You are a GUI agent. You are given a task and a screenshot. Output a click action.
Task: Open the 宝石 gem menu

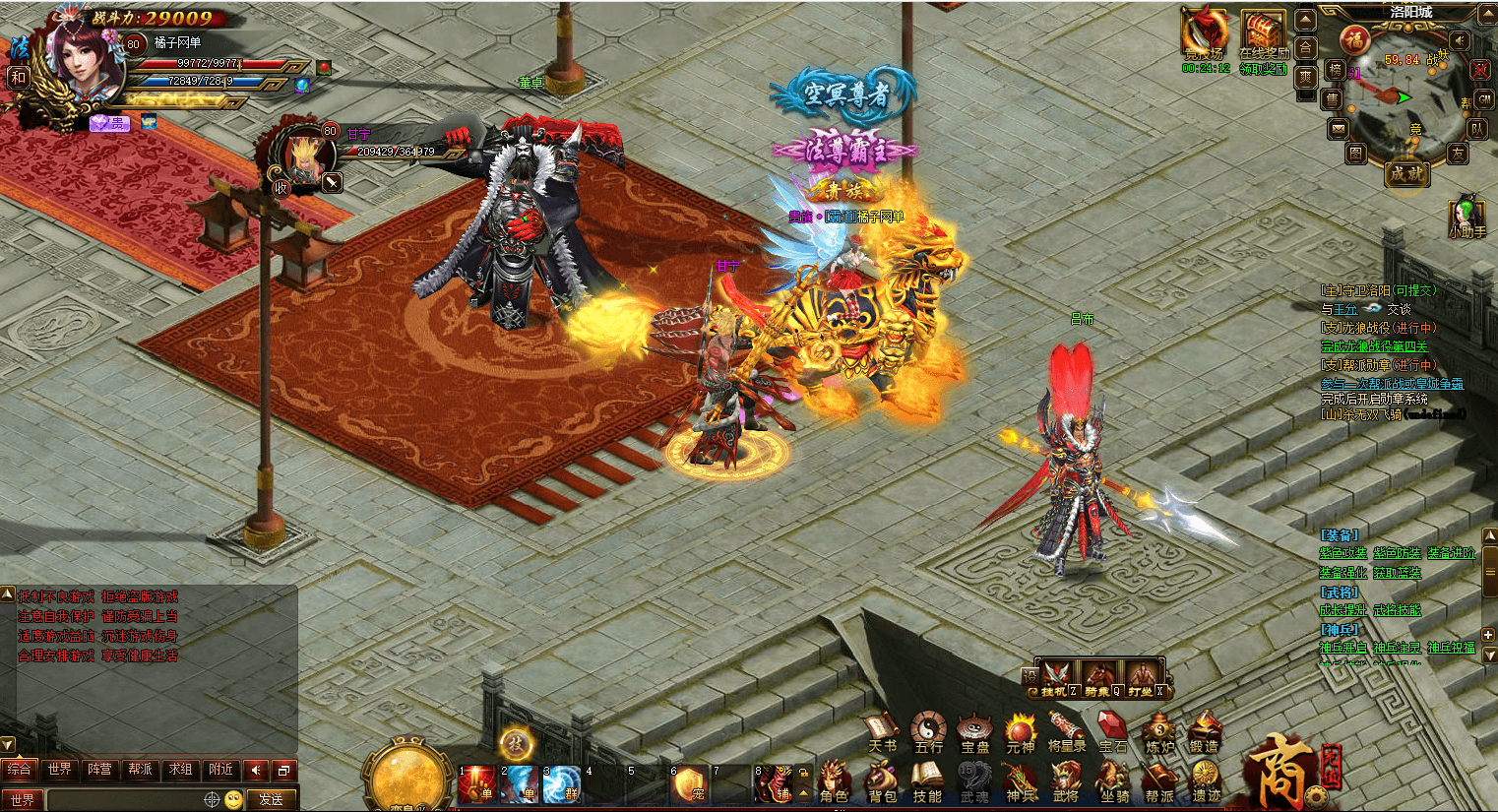coord(1113,733)
